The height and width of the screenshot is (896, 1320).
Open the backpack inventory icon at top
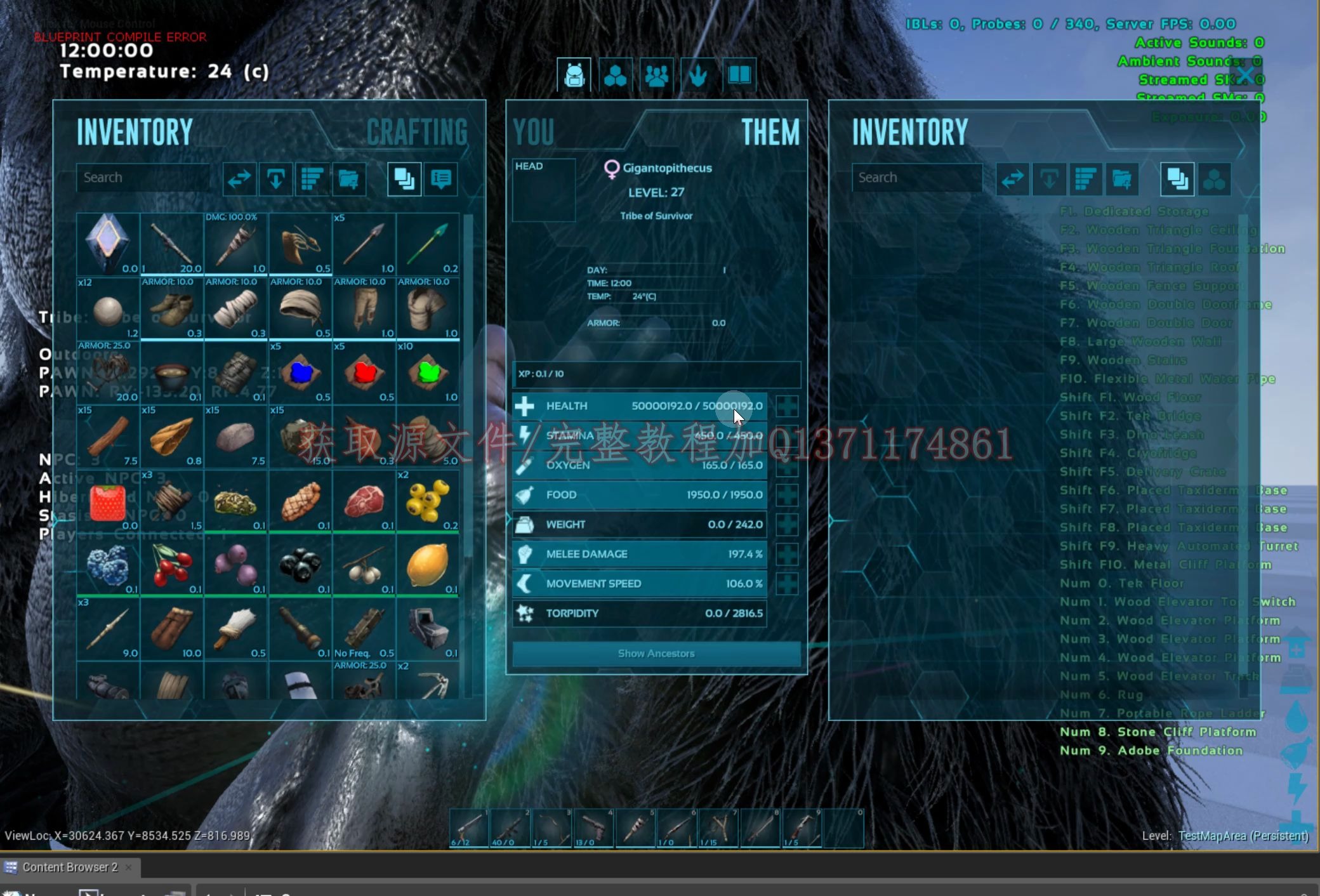(574, 76)
